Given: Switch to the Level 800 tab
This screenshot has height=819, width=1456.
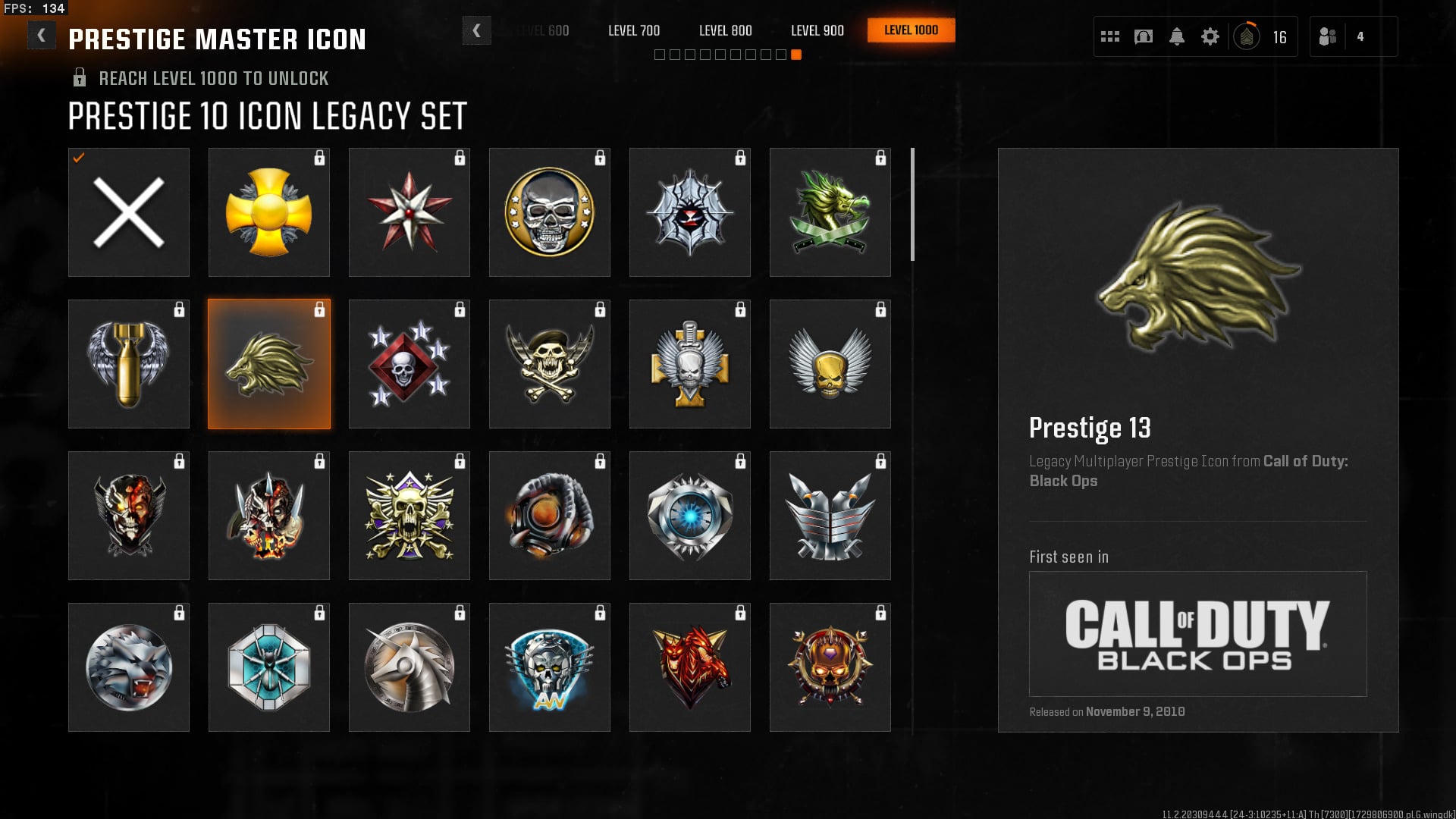Looking at the screenshot, I should click(726, 30).
